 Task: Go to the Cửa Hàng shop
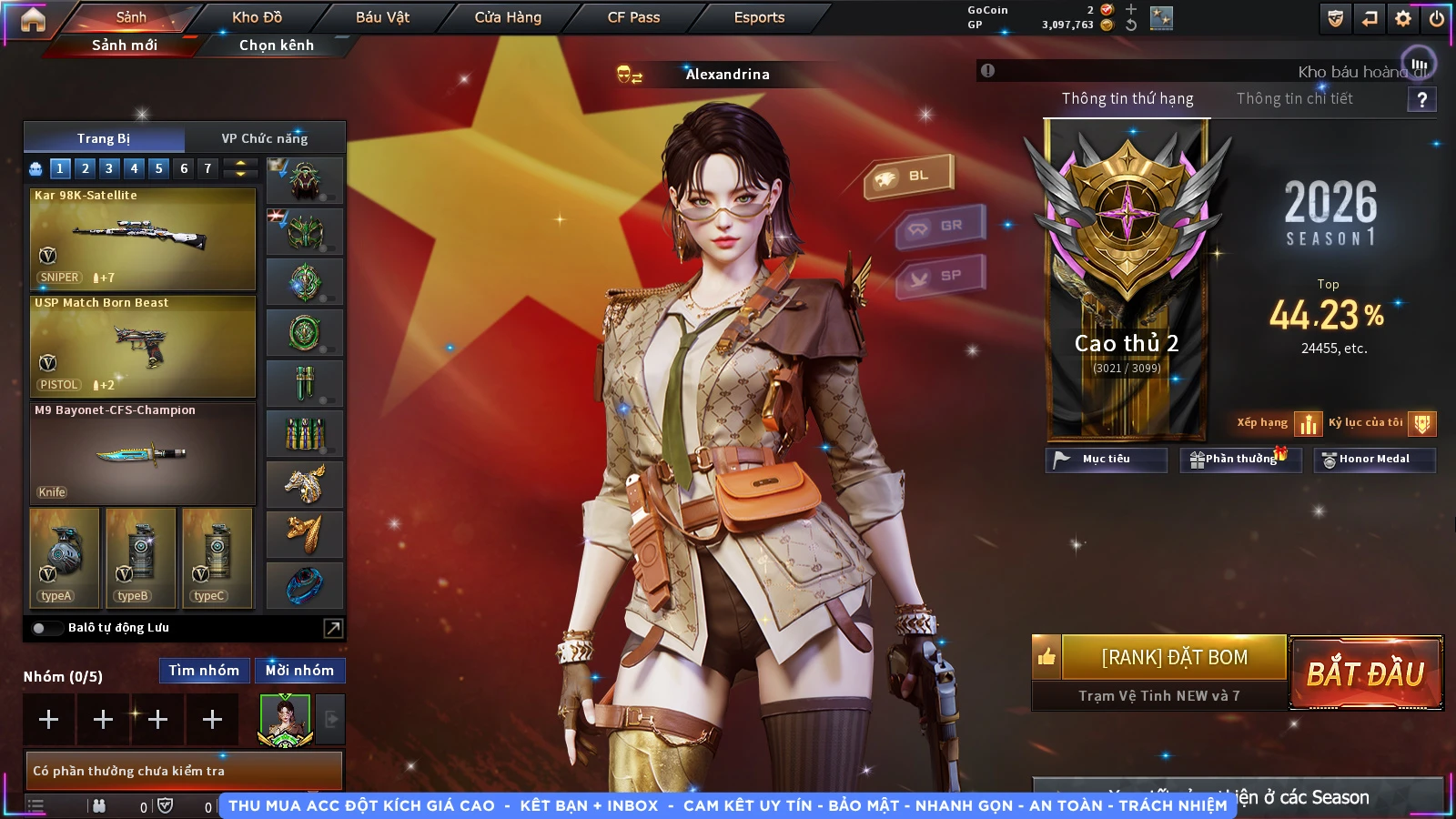click(x=508, y=17)
